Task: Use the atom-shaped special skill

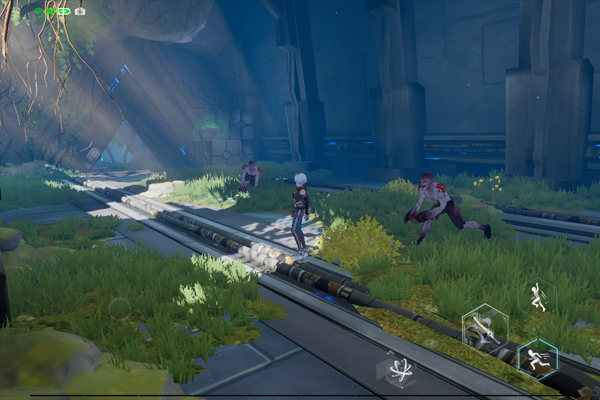Action: pyautogui.click(x=400, y=369)
